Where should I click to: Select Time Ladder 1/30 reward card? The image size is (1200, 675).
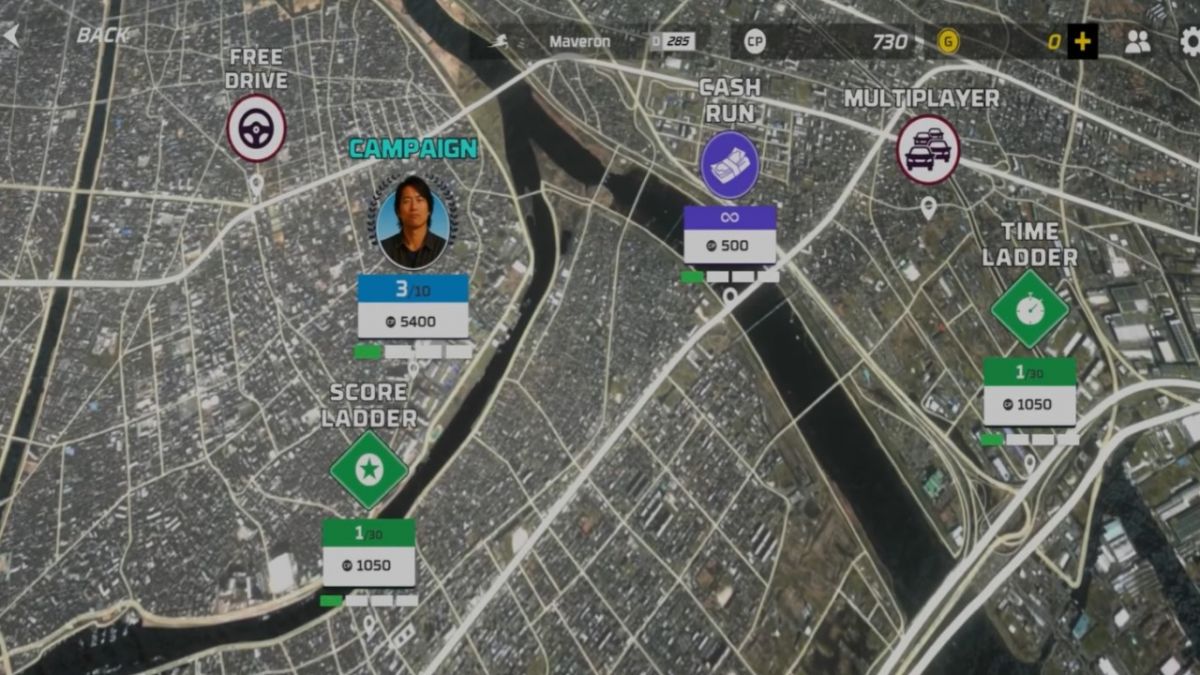tap(1029, 391)
